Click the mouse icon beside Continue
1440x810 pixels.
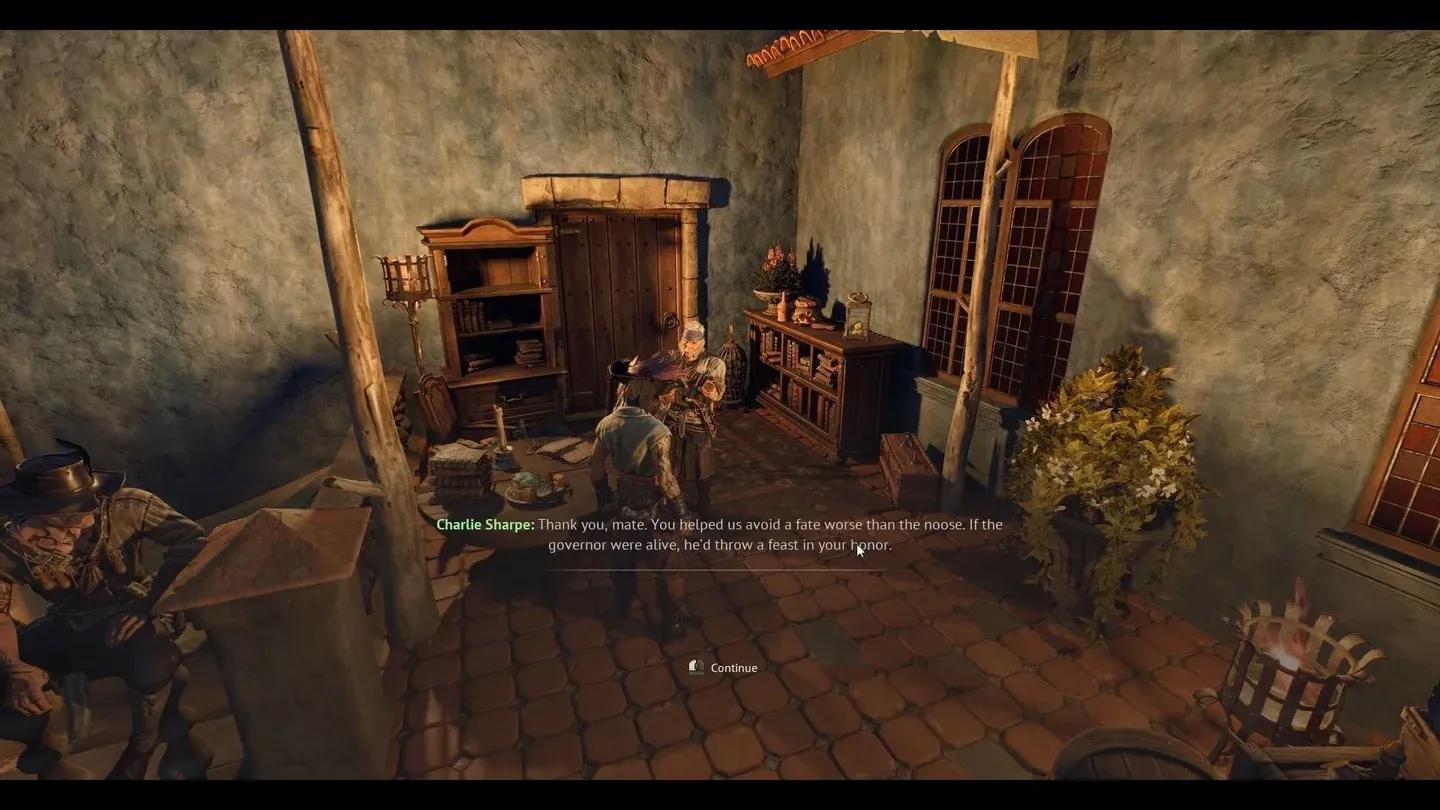click(696, 667)
